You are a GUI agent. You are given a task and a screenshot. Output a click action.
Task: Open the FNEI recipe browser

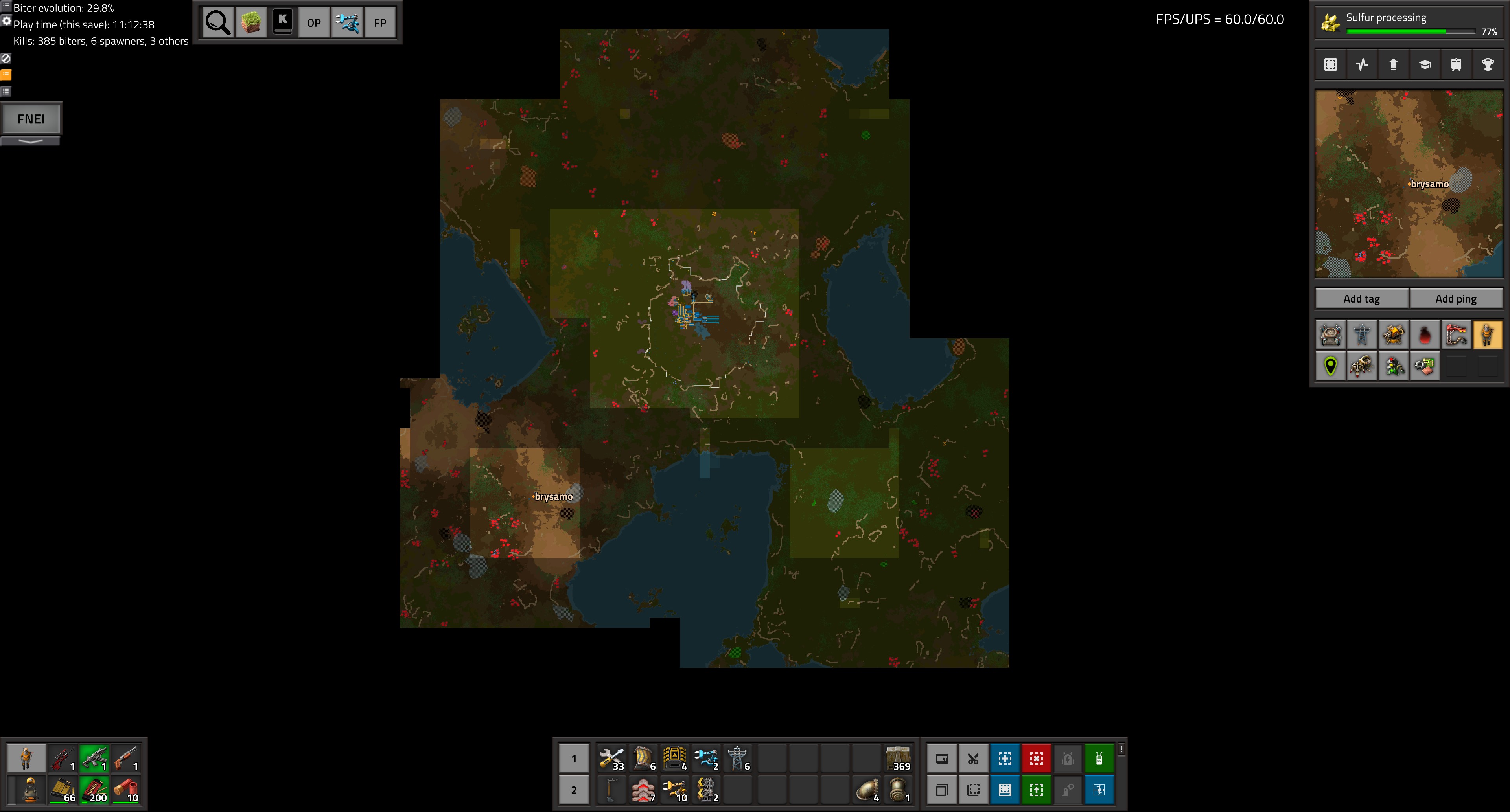[x=31, y=119]
